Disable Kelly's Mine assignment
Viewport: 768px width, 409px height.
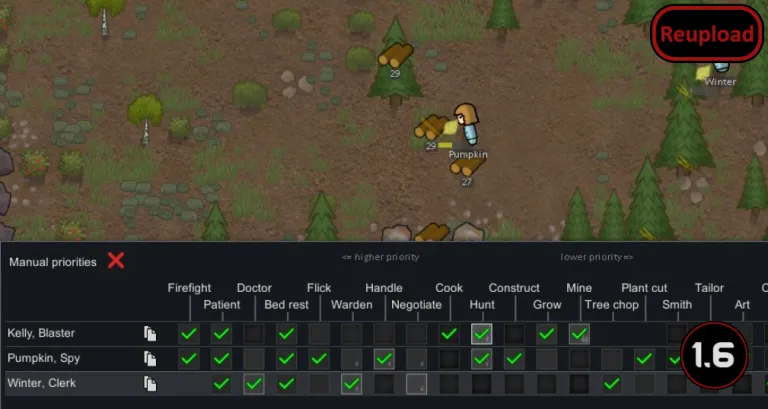579,333
